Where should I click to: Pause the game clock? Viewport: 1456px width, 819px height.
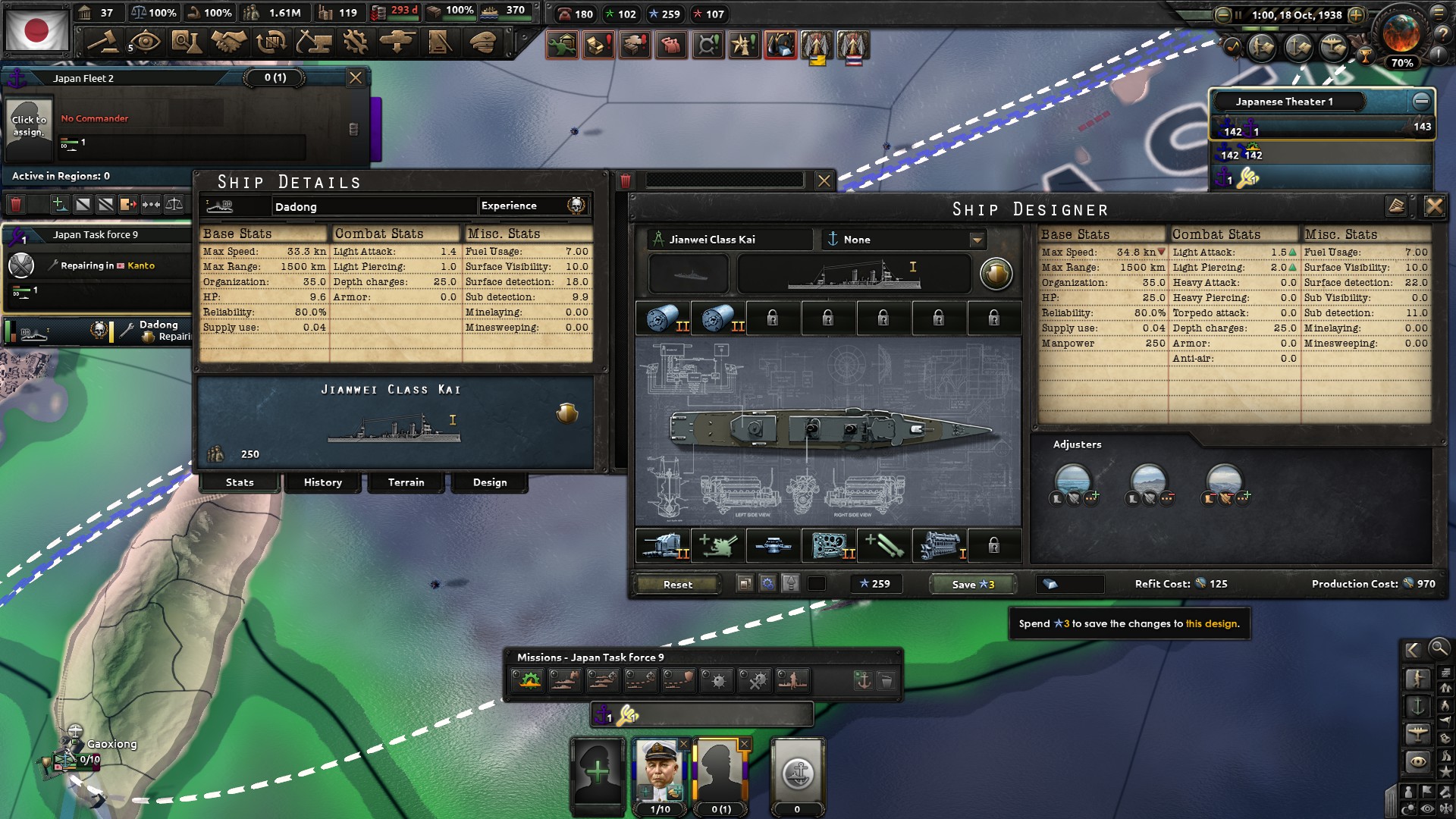click(1238, 14)
